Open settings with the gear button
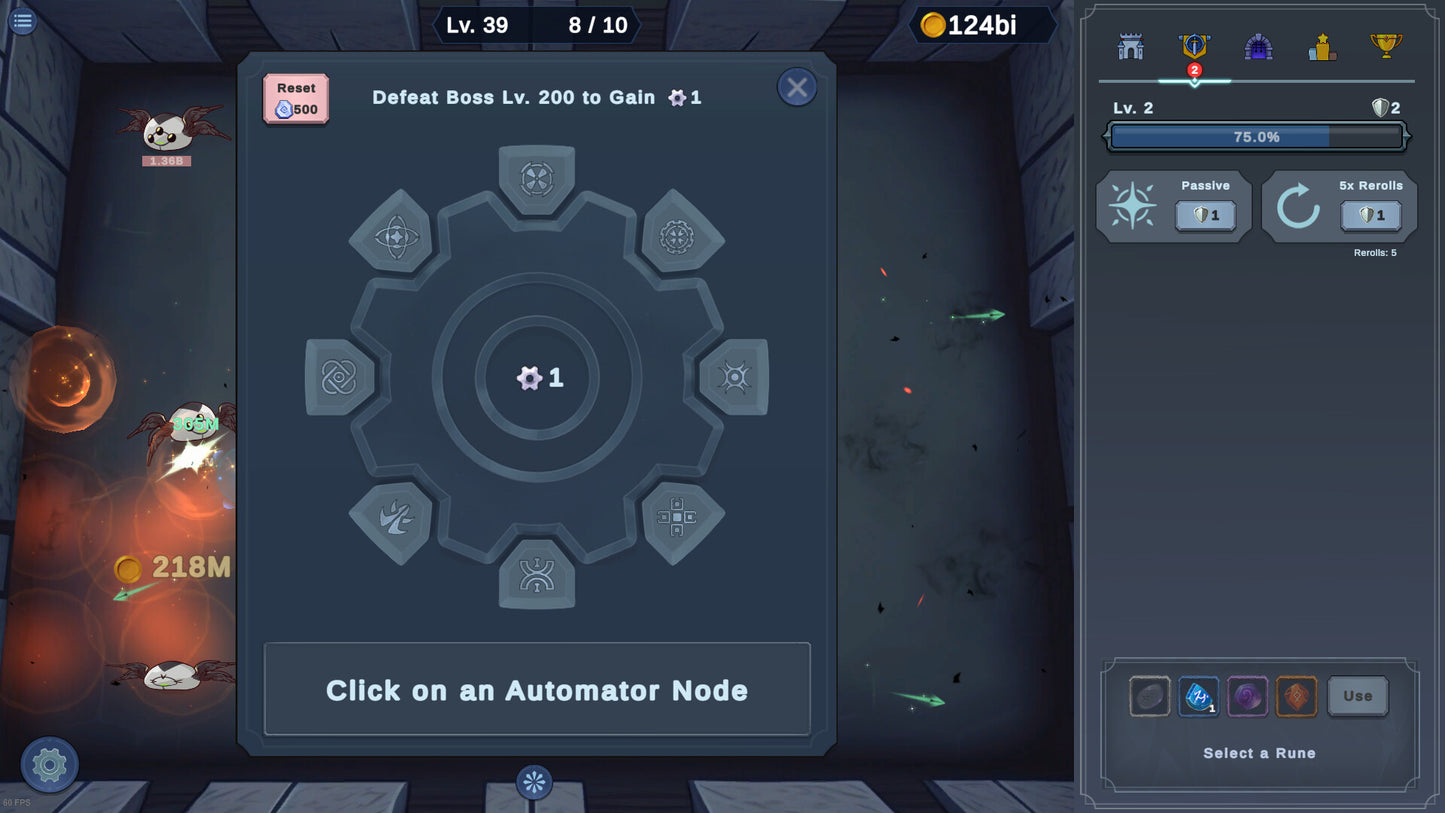Viewport: 1445px width, 813px height. pos(49,765)
